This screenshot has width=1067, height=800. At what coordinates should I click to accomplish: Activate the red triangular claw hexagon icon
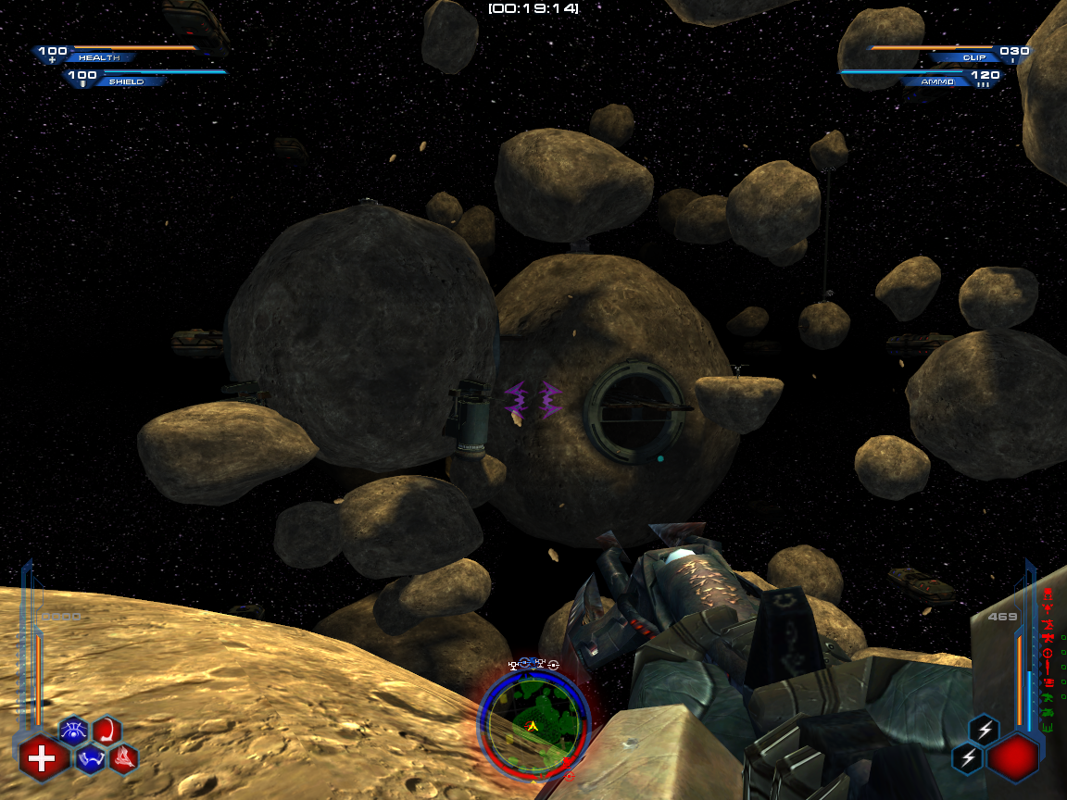tap(123, 758)
